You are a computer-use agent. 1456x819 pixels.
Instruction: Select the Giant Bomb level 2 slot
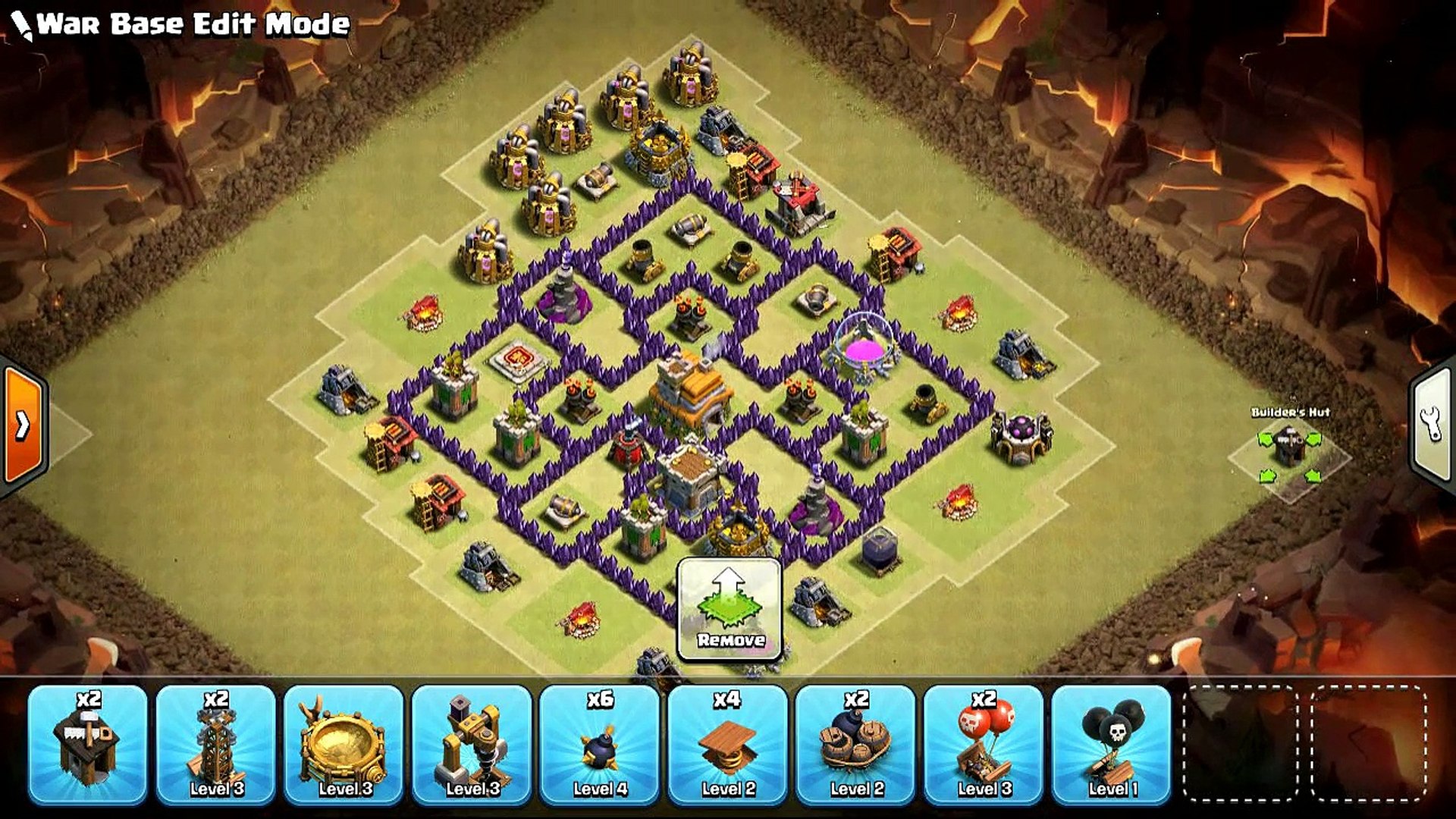855,743
